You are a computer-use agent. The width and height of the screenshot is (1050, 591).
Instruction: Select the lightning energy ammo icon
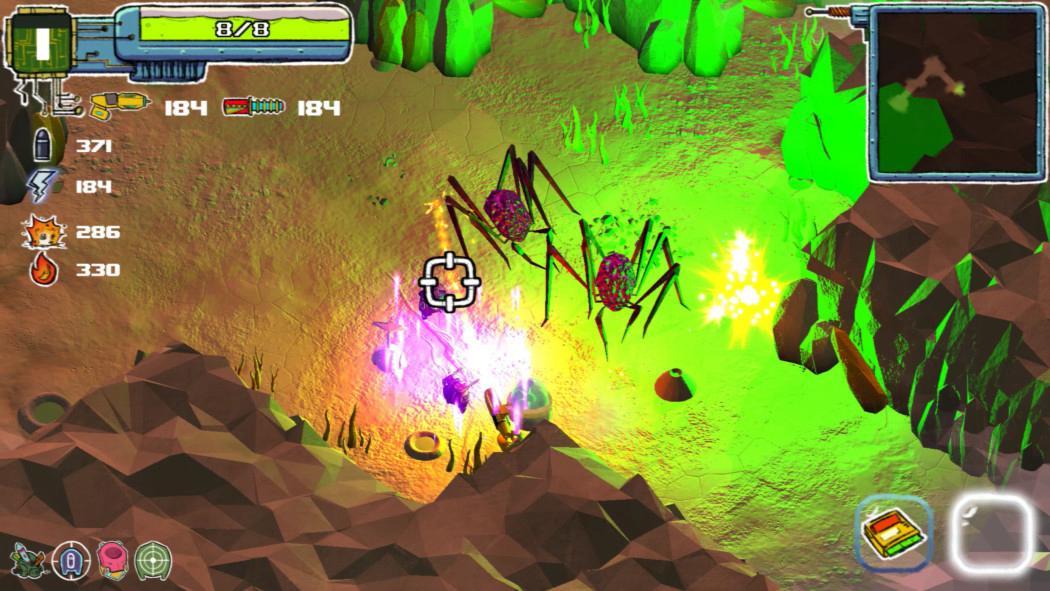click(x=43, y=186)
